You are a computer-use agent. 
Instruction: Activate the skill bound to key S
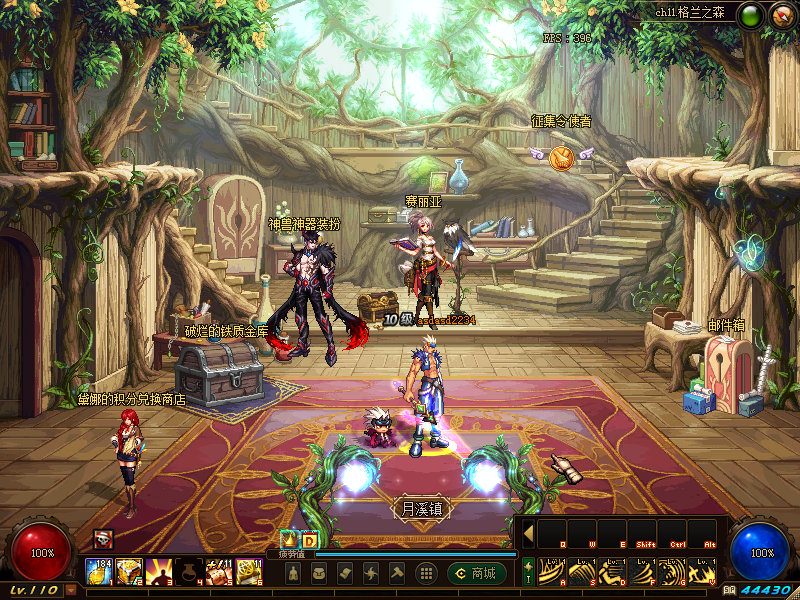581,570
